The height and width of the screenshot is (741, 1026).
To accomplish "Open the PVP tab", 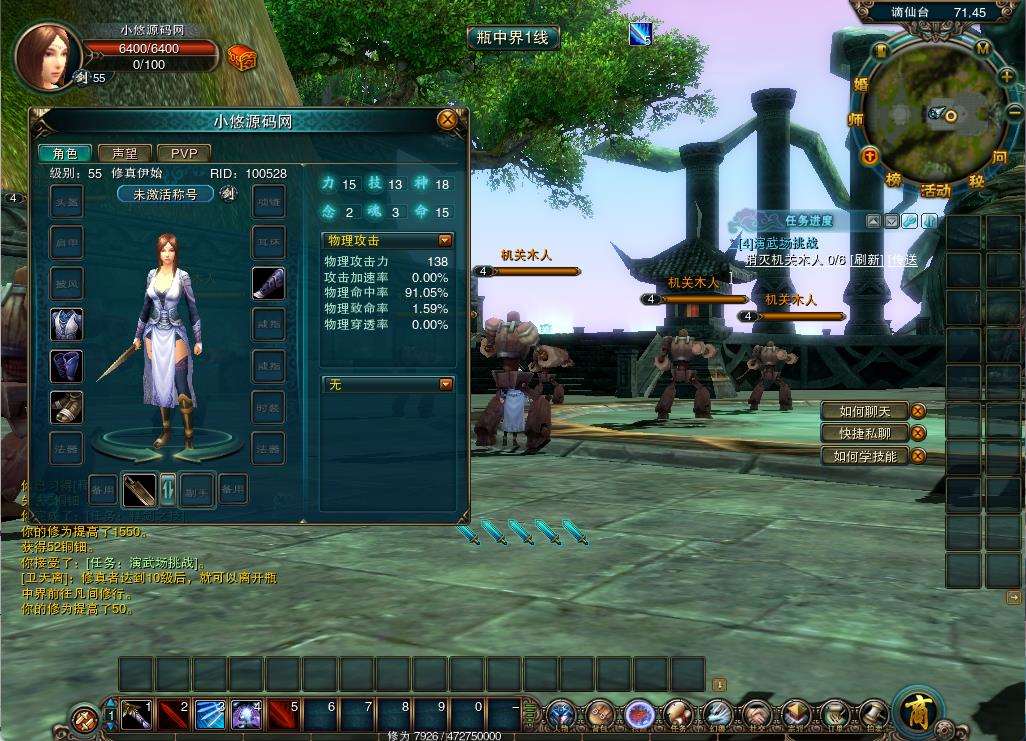I will (184, 153).
